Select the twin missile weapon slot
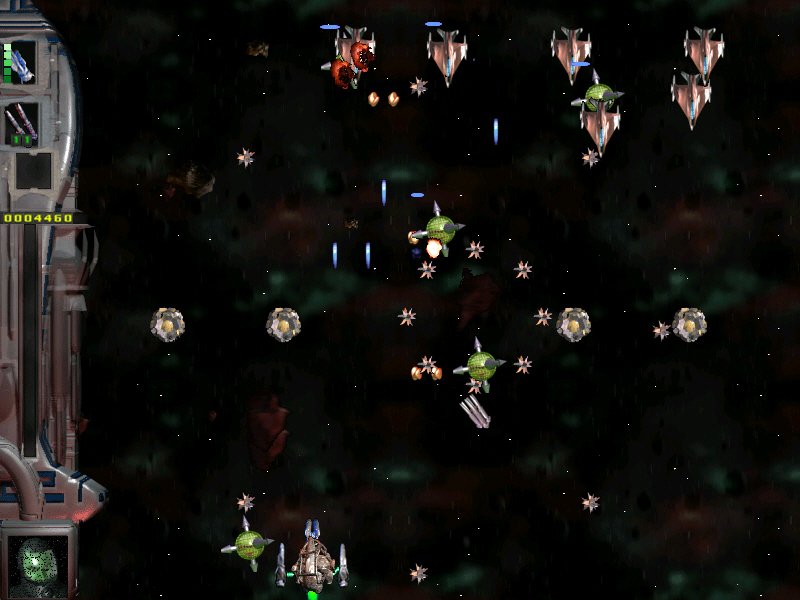 21,123
